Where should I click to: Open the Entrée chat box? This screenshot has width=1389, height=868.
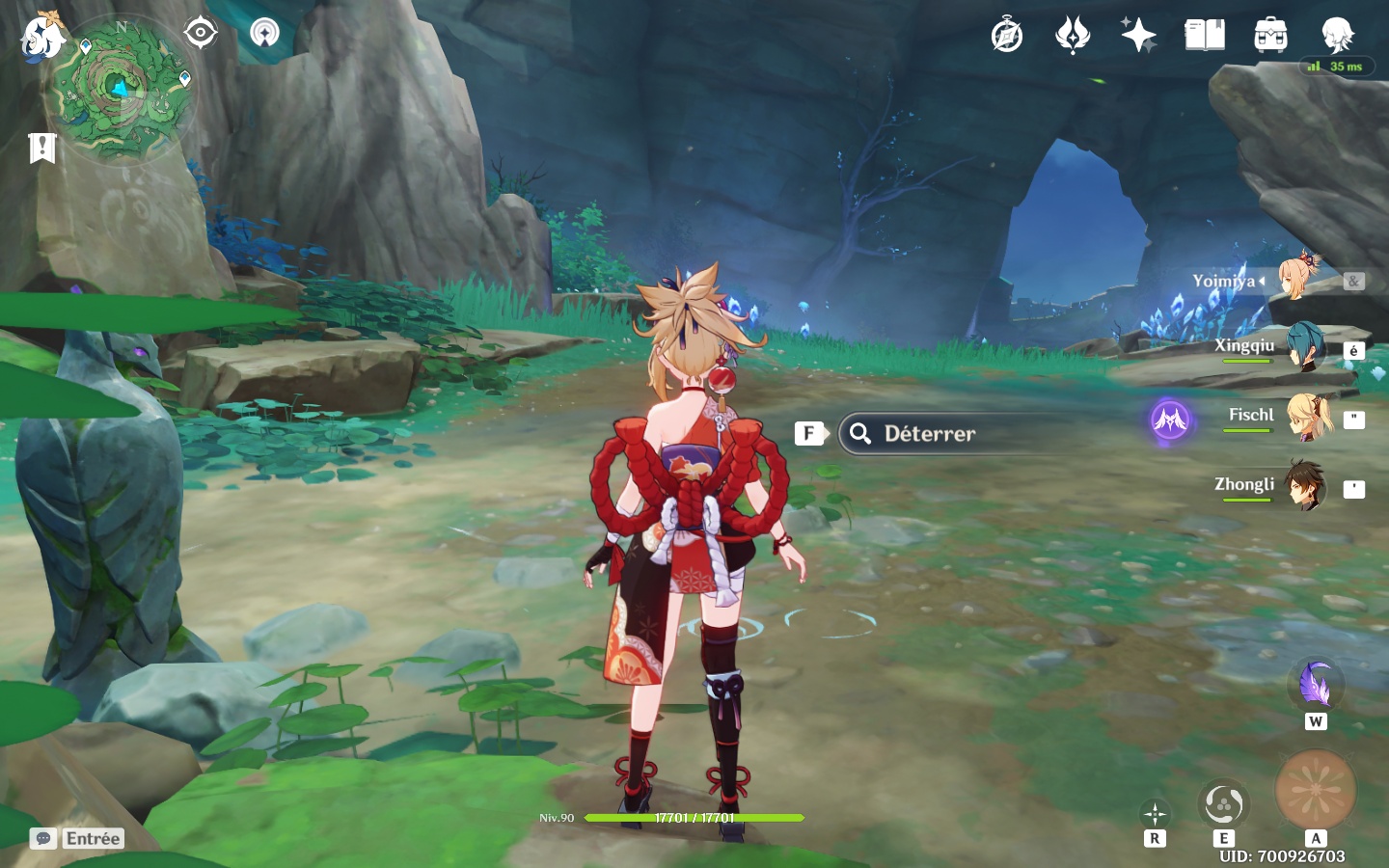point(78,838)
